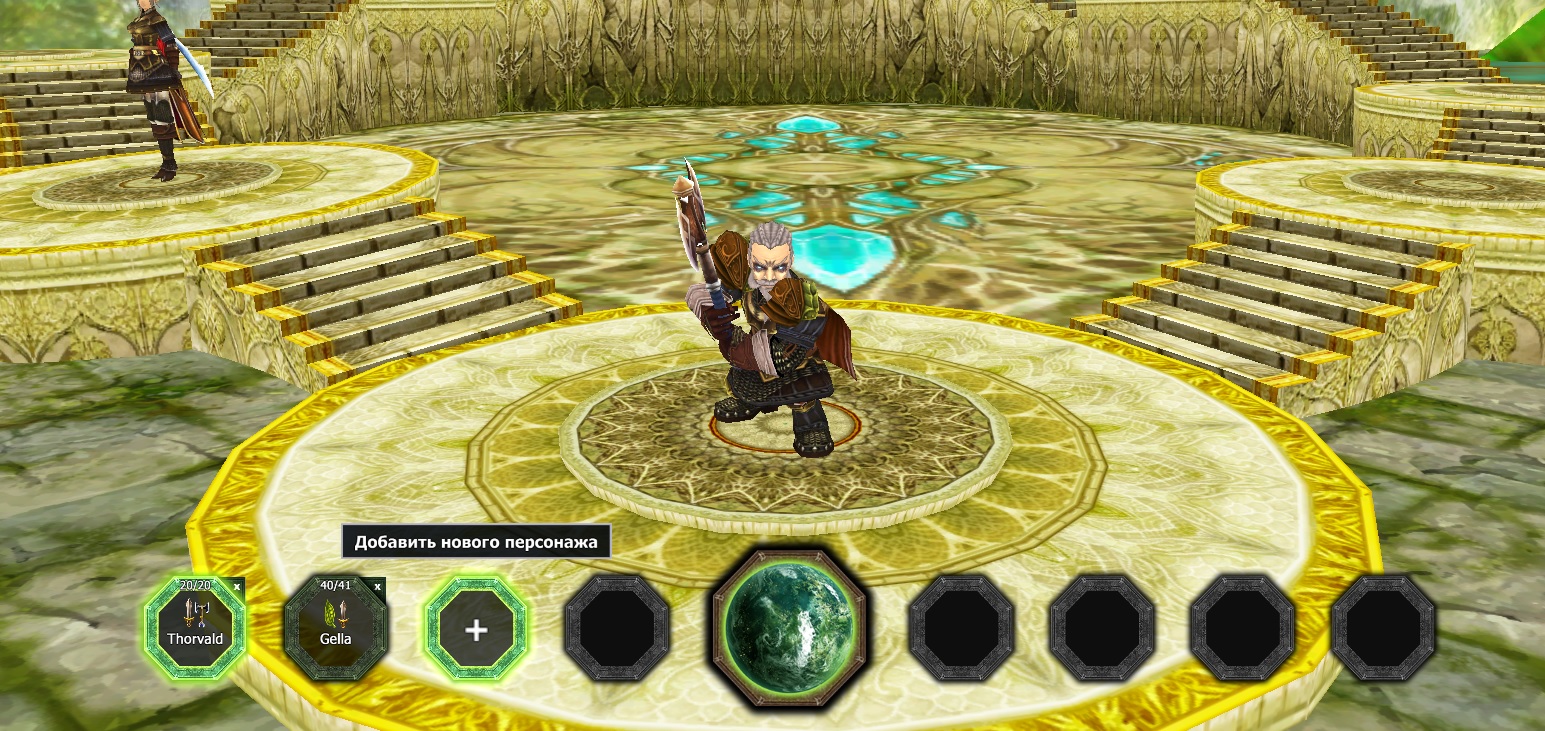Add a new character with the plus slot
This screenshot has width=1545, height=731.
(x=476, y=630)
